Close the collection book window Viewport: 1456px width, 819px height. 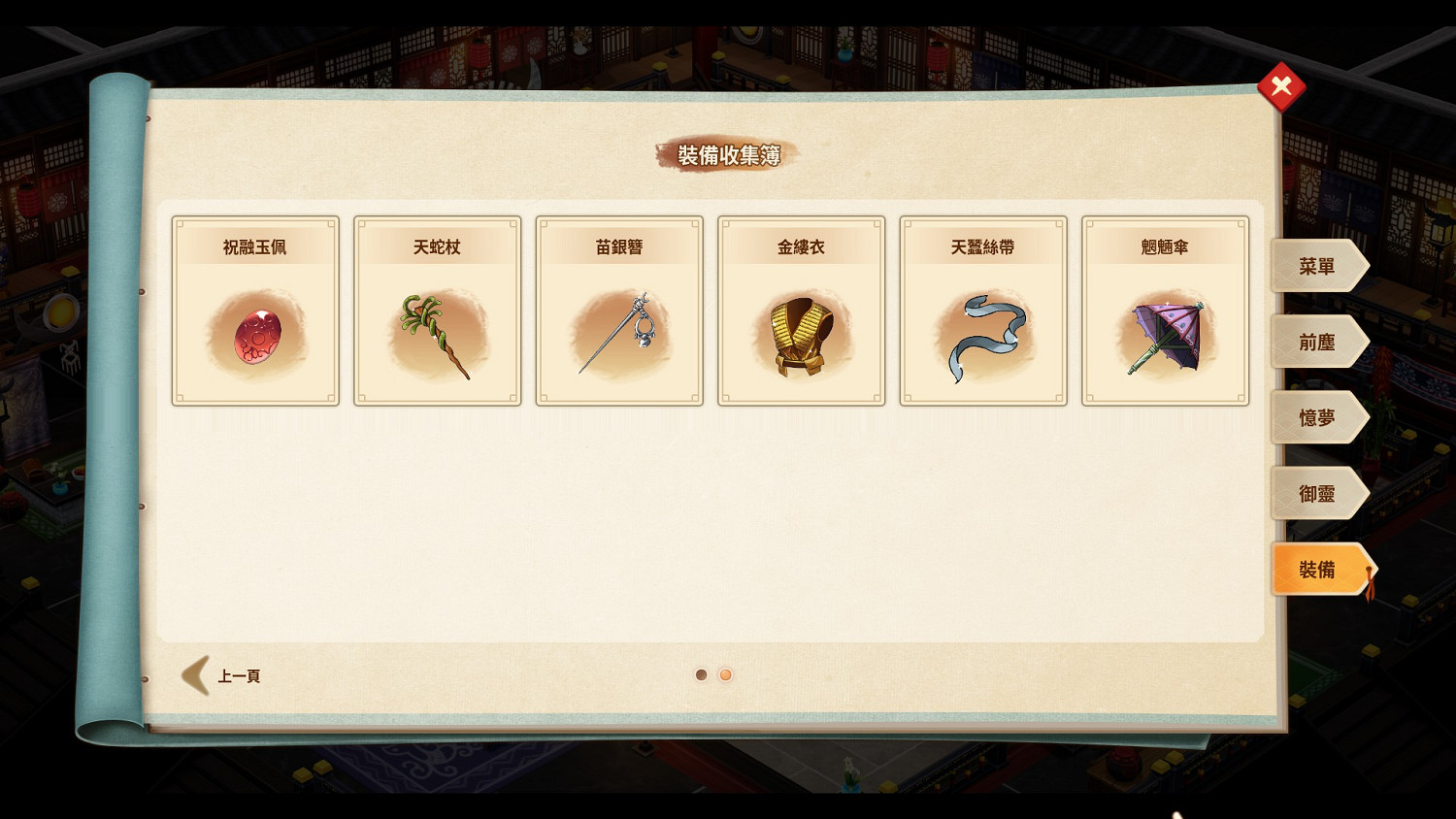[x=1281, y=85]
